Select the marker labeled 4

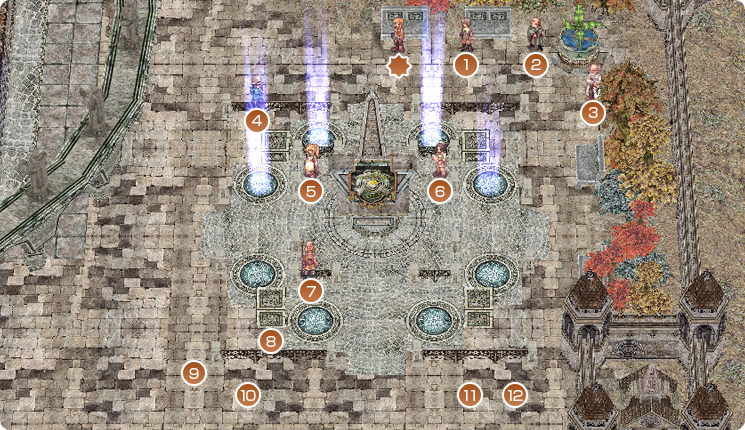pos(258,122)
